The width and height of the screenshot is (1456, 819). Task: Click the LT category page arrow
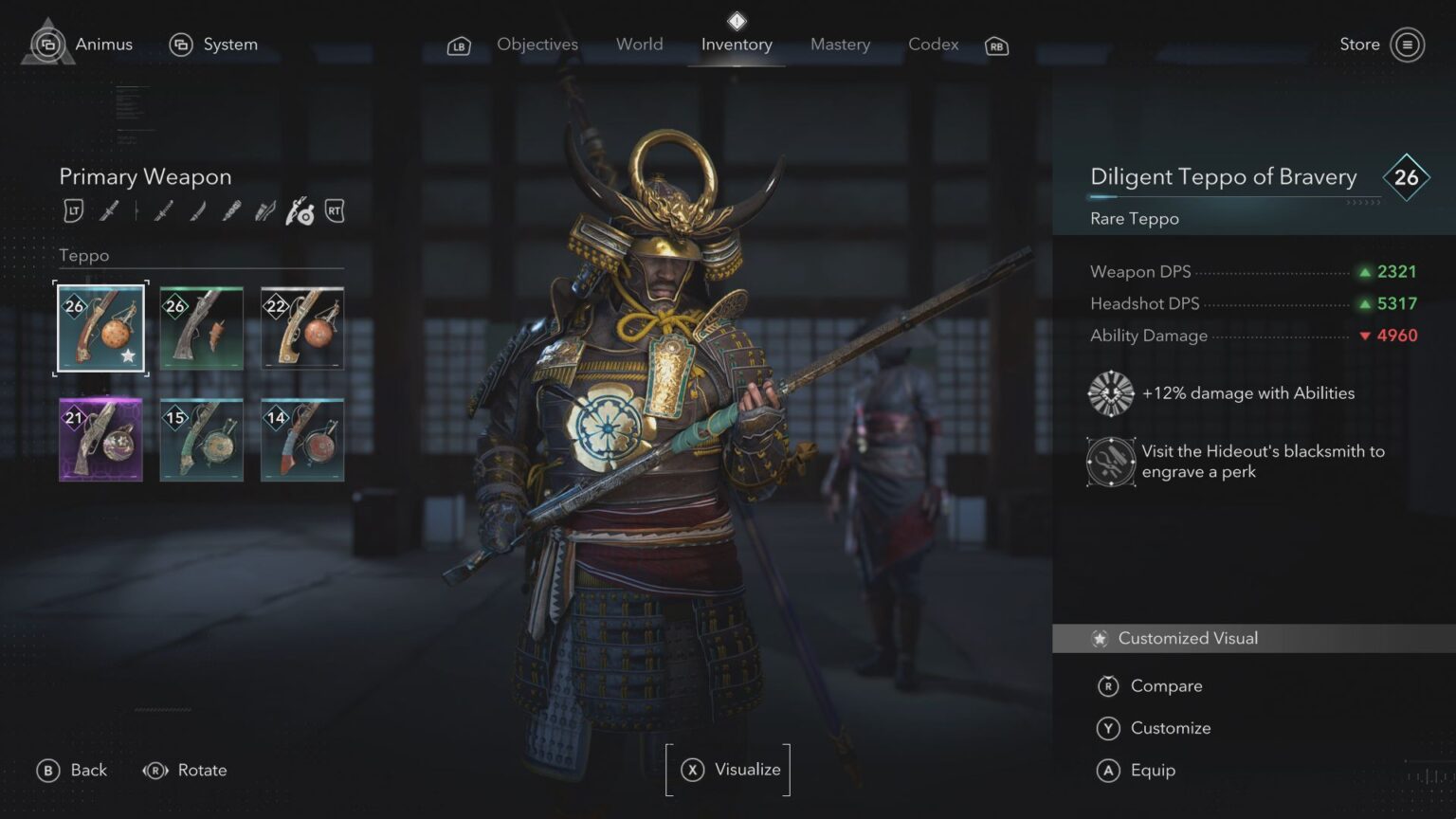(73, 210)
